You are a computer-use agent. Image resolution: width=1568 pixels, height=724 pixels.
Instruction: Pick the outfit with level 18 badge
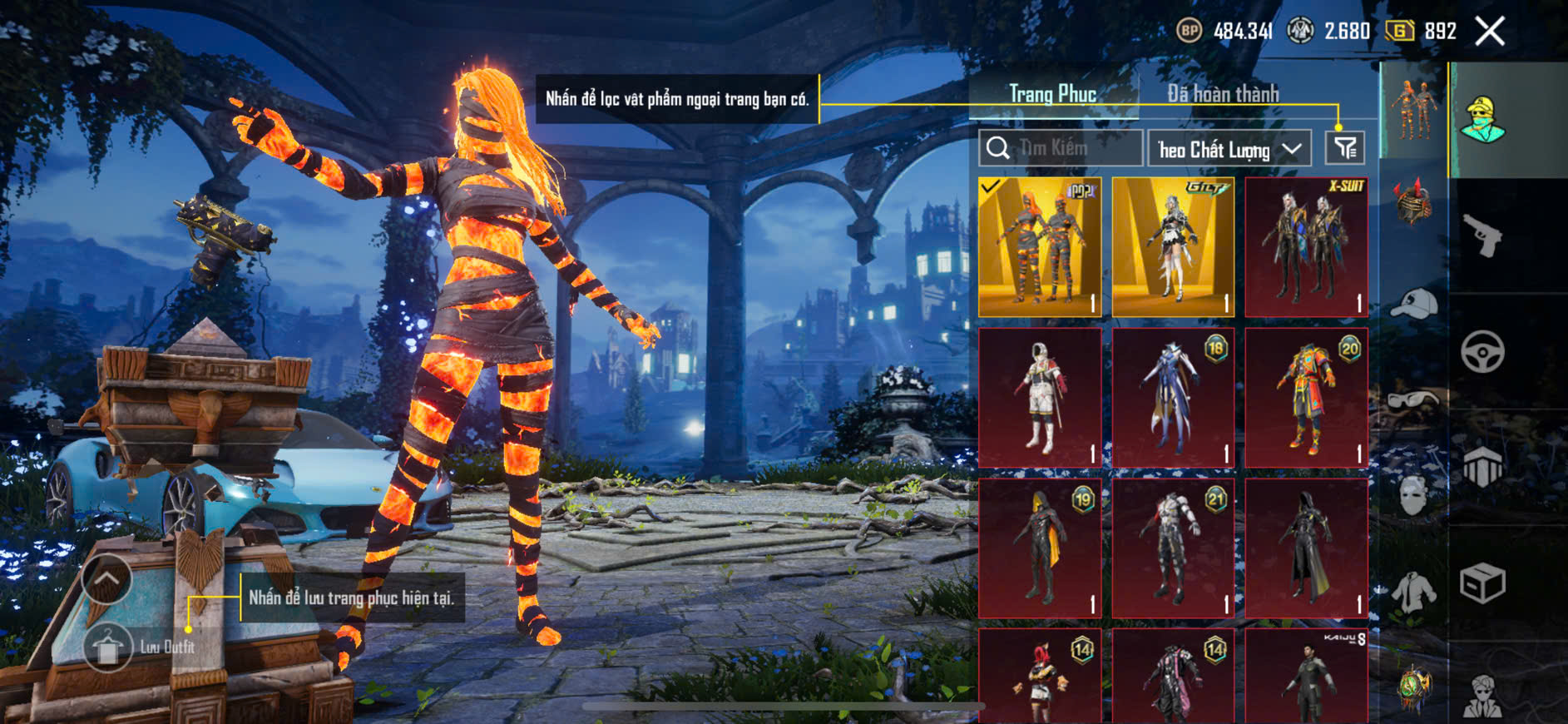click(1173, 398)
